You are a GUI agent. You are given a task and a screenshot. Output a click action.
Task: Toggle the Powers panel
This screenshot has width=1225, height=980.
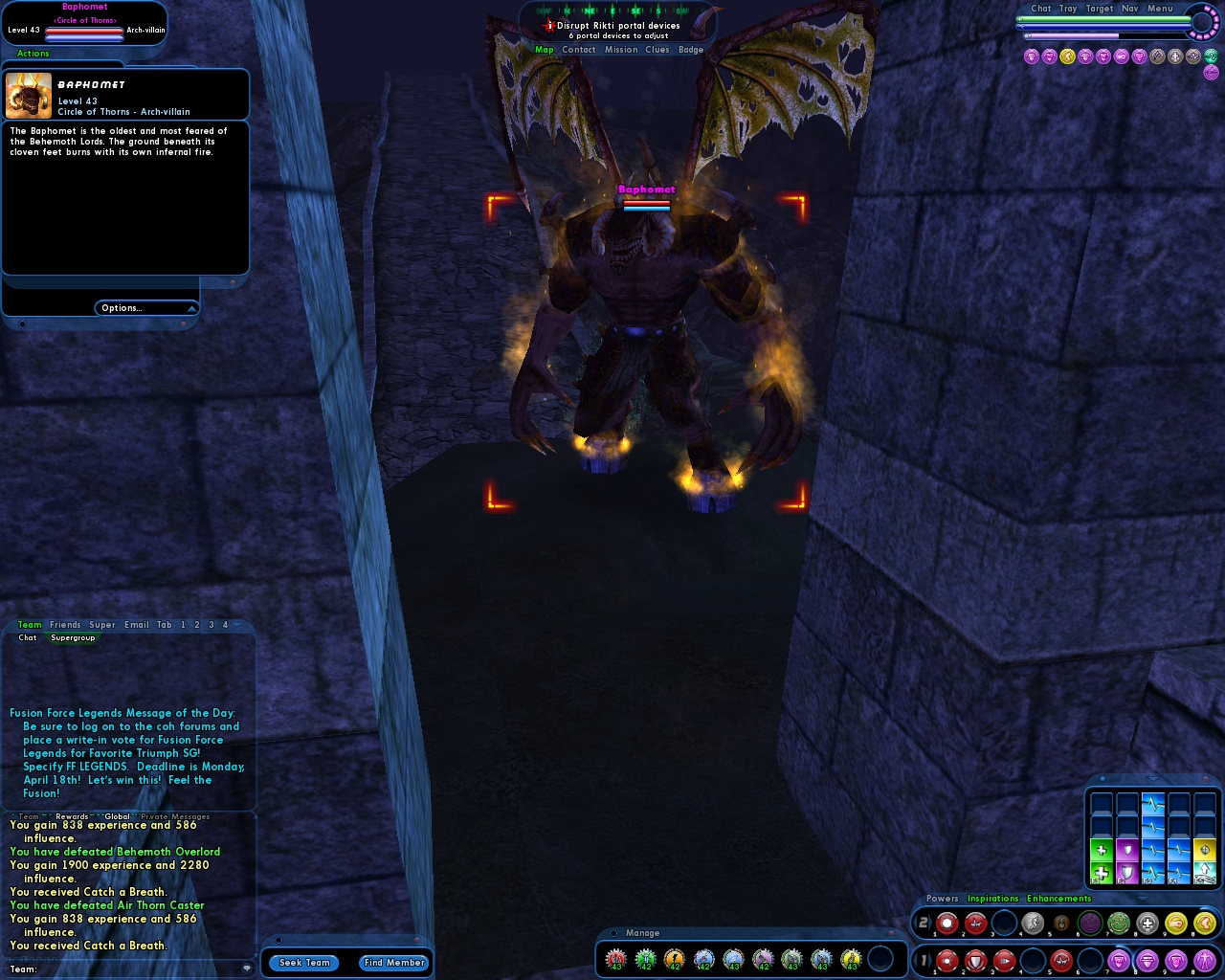tap(942, 899)
